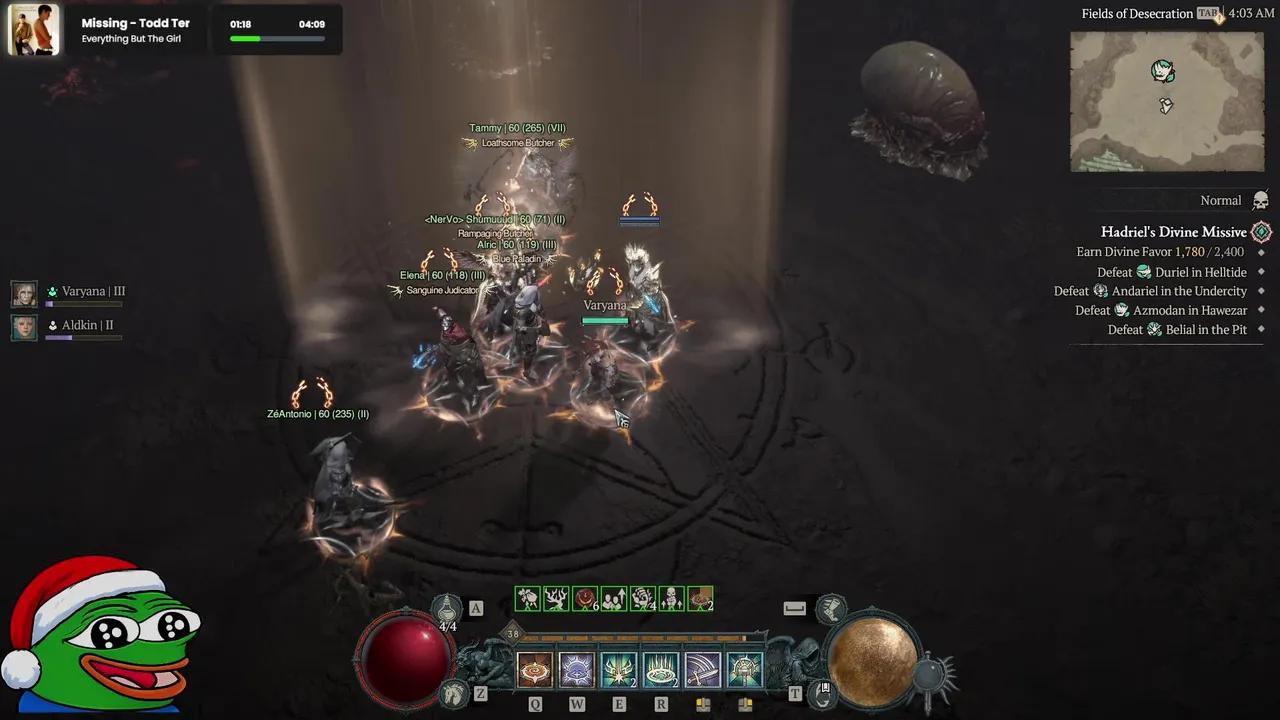Image resolution: width=1280 pixels, height=720 pixels.
Task: Activate the Q skill with the orange ring
Action: pos(535,670)
